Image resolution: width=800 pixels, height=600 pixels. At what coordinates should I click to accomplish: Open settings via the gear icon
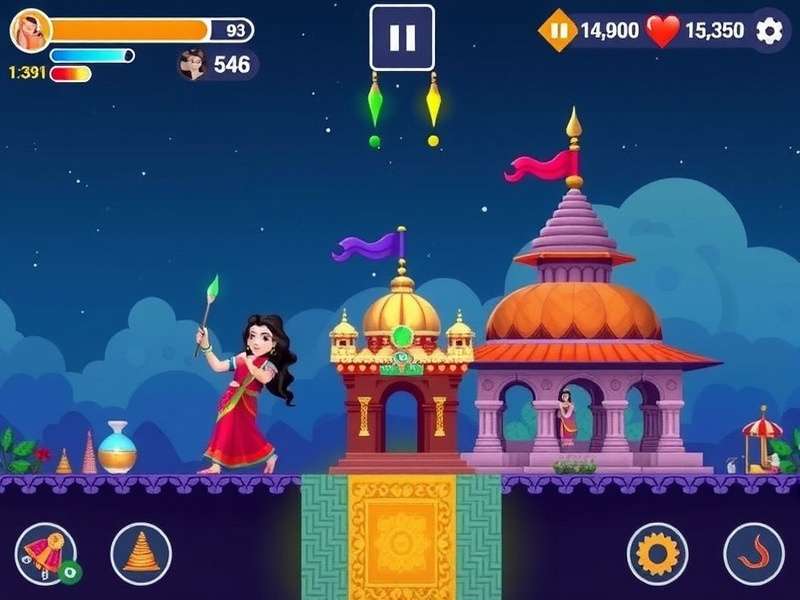(x=769, y=30)
